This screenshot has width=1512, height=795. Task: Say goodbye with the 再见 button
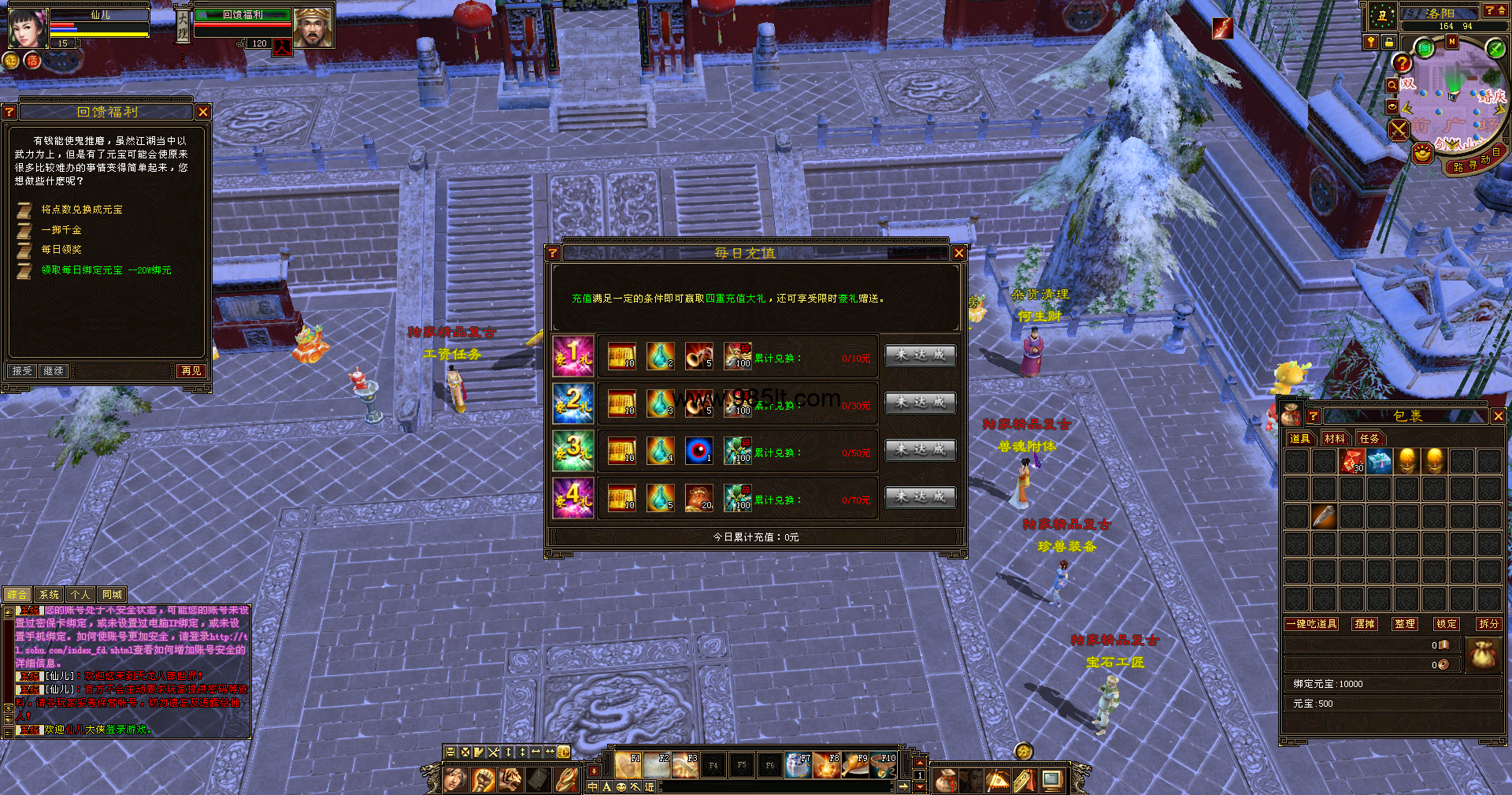point(191,371)
